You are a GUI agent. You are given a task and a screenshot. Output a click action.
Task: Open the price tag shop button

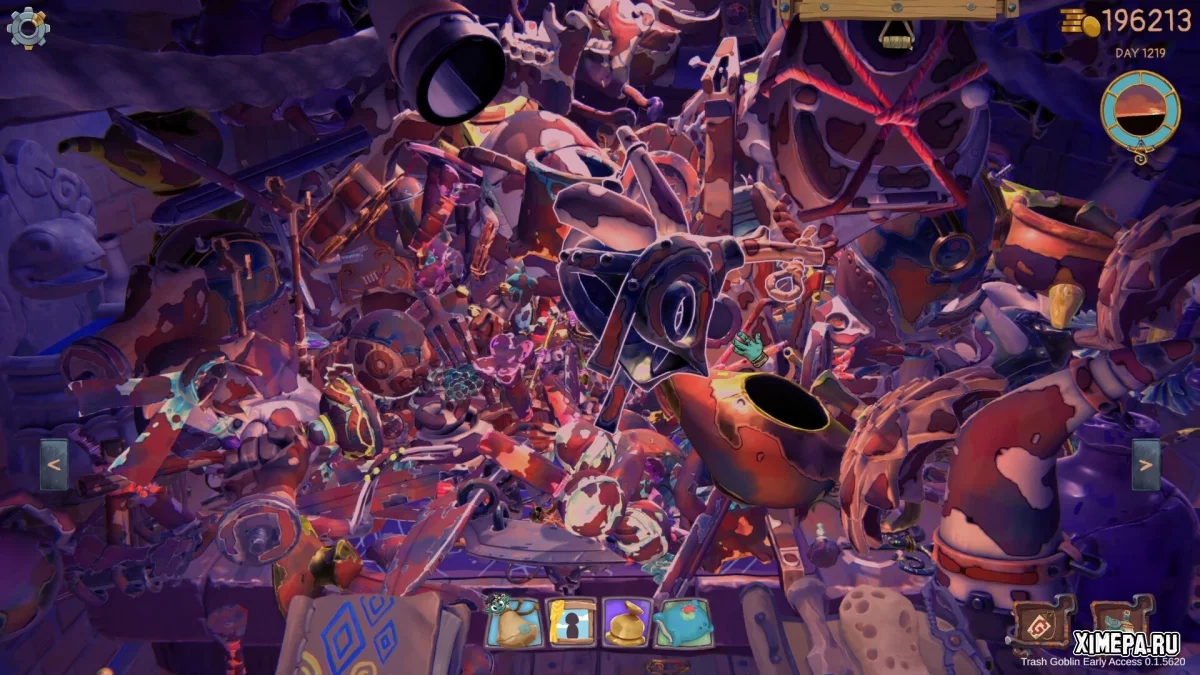point(1041,622)
